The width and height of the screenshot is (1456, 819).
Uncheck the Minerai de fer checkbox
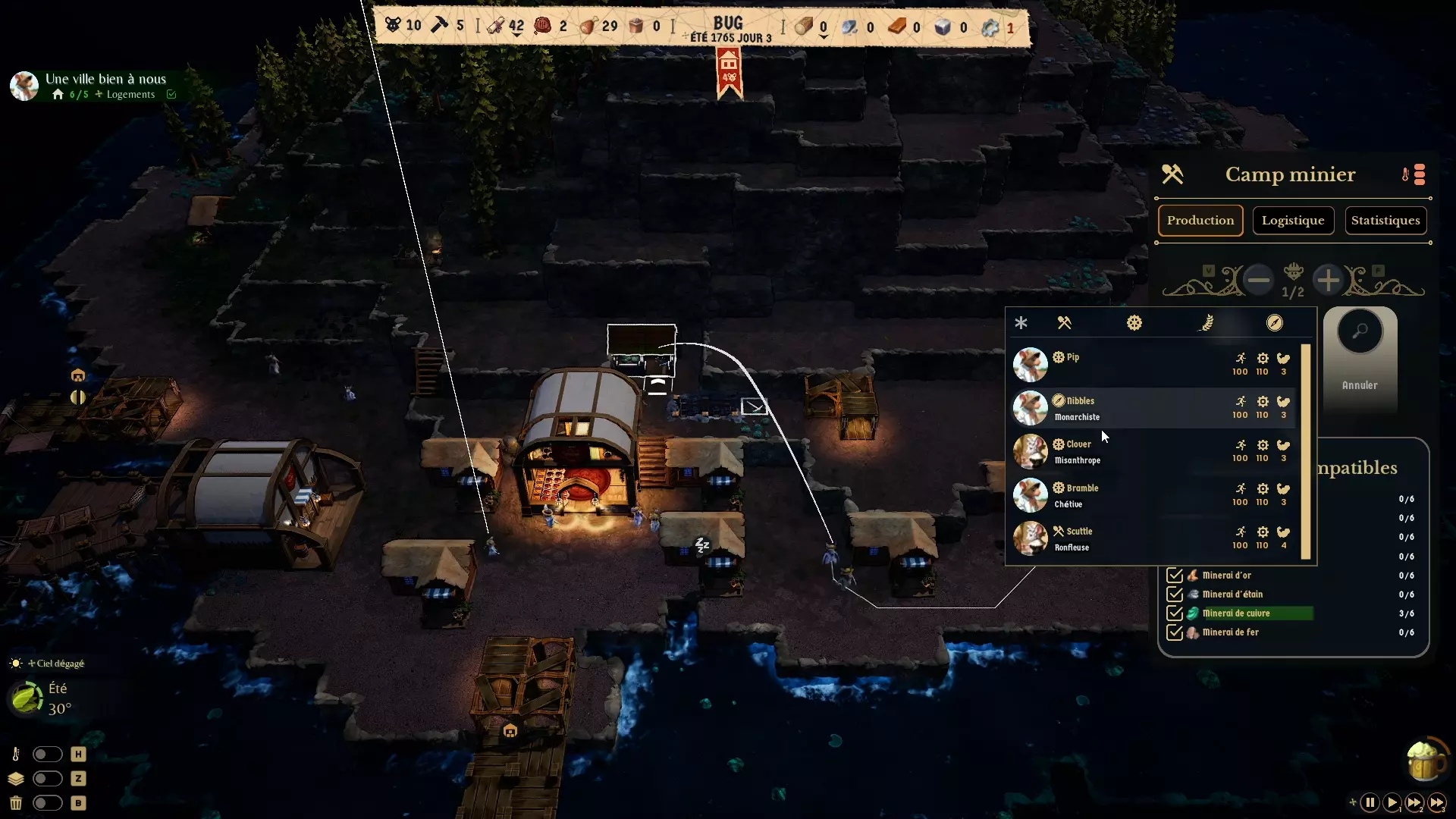click(1175, 632)
